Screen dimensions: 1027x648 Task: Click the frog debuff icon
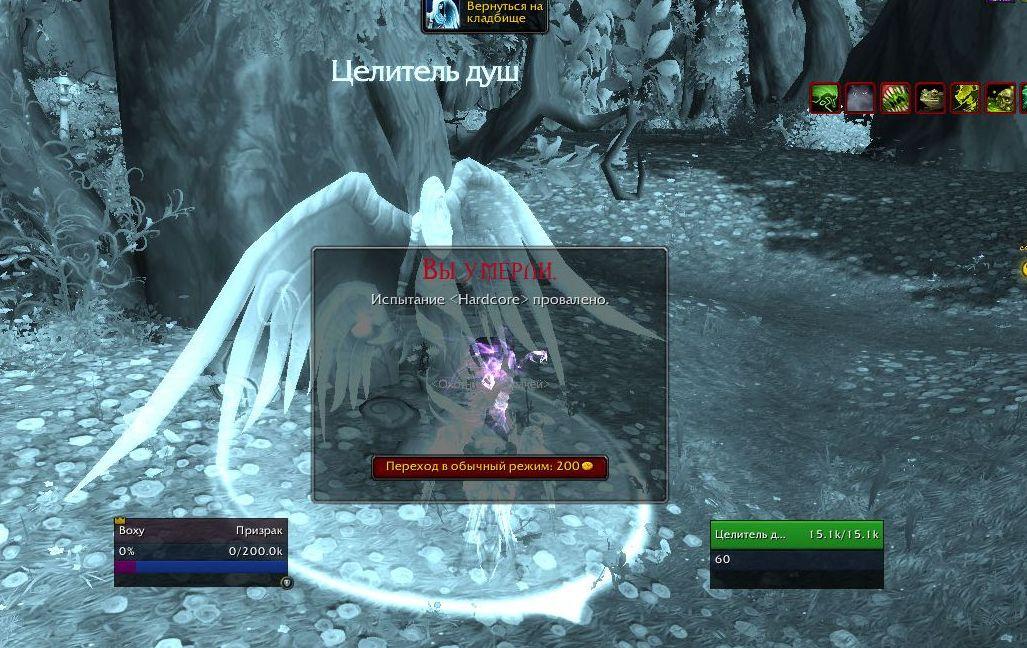pyautogui.click(x=930, y=98)
